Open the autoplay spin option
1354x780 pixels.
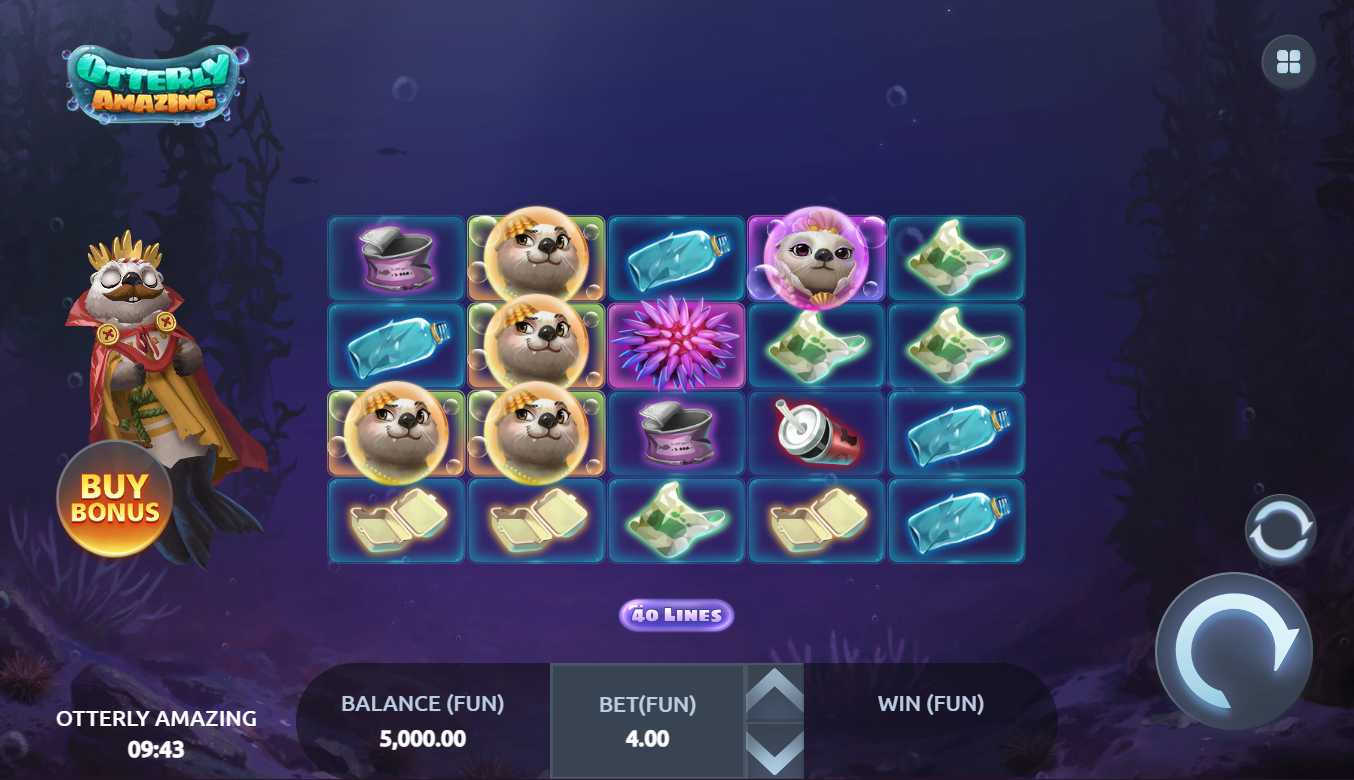1280,530
